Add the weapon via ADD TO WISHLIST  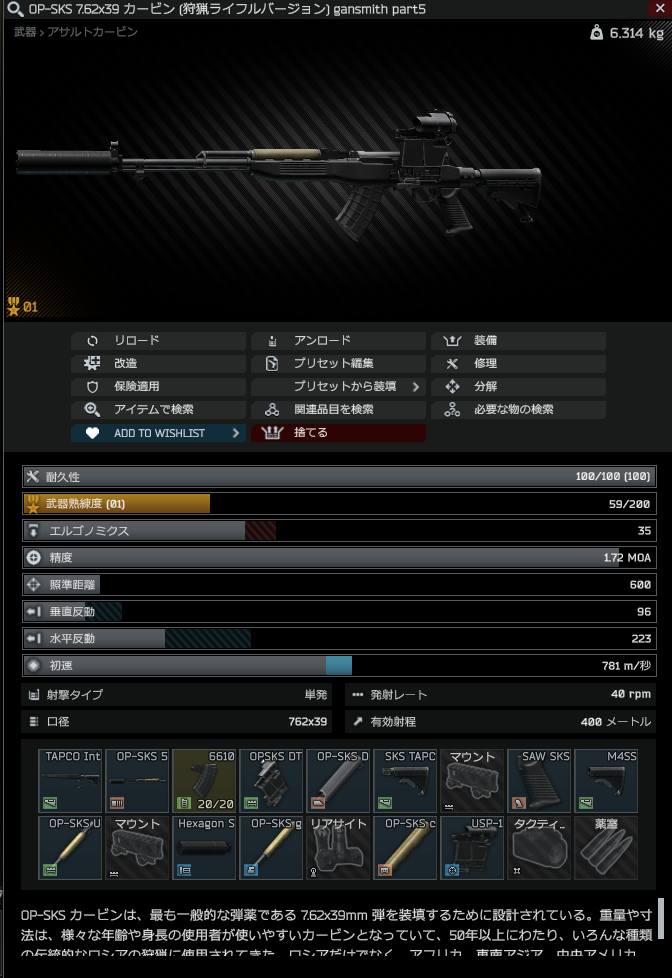[x=157, y=433]
